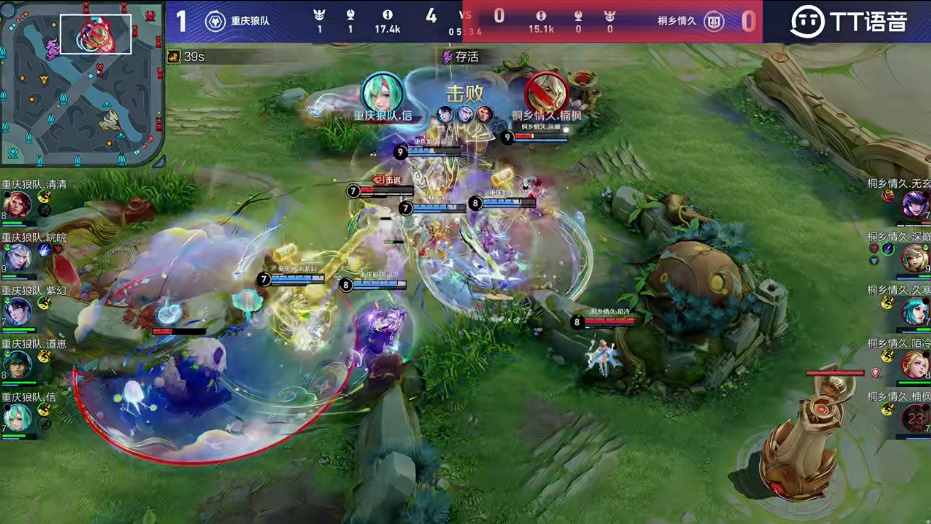Select player 桐乡情久.久寒 portrait
The image size is (931, 524).
(x=914, y=311)
